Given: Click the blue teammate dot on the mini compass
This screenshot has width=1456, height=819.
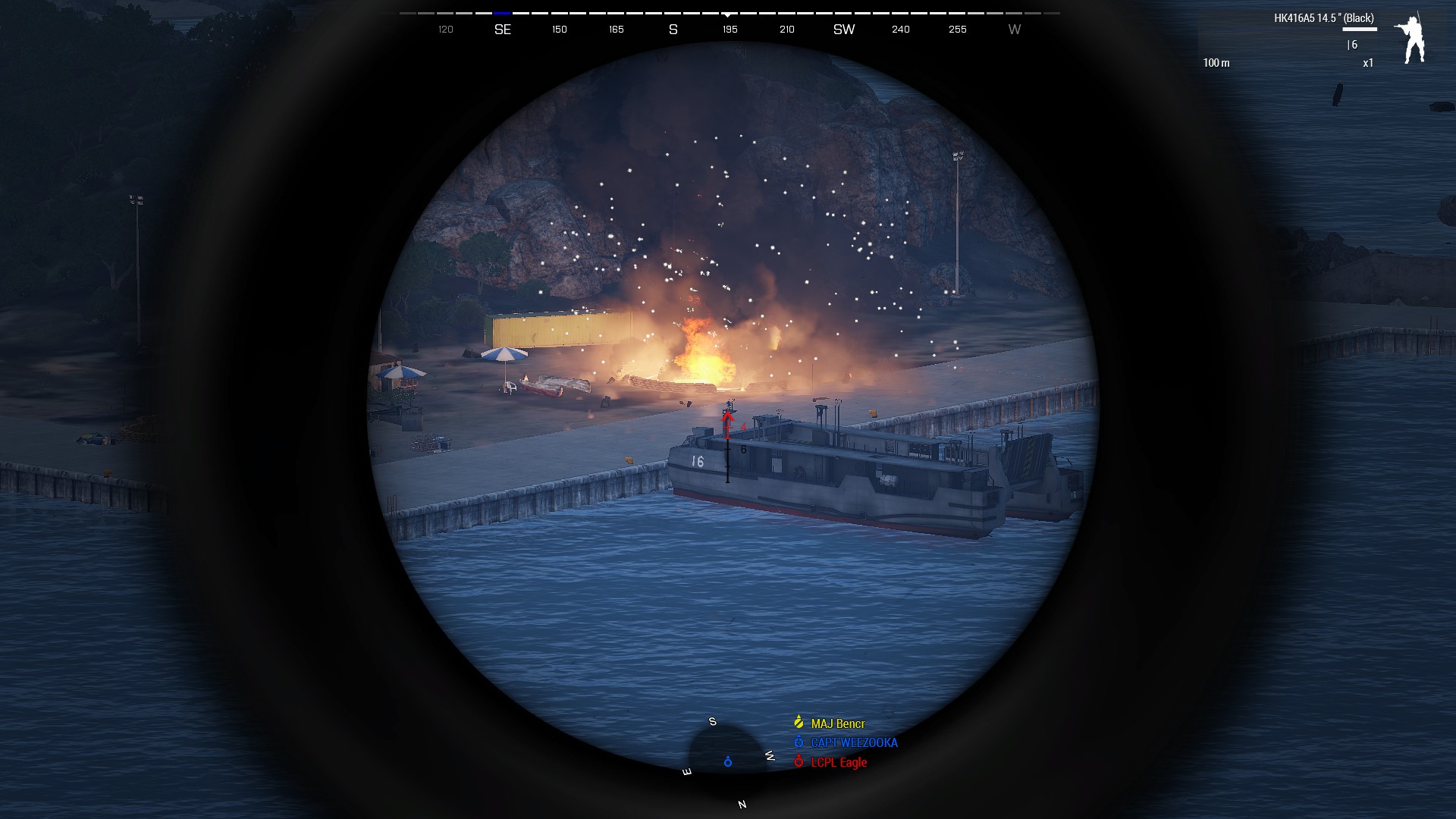Looking at the screenshot, I should (727, 762).
